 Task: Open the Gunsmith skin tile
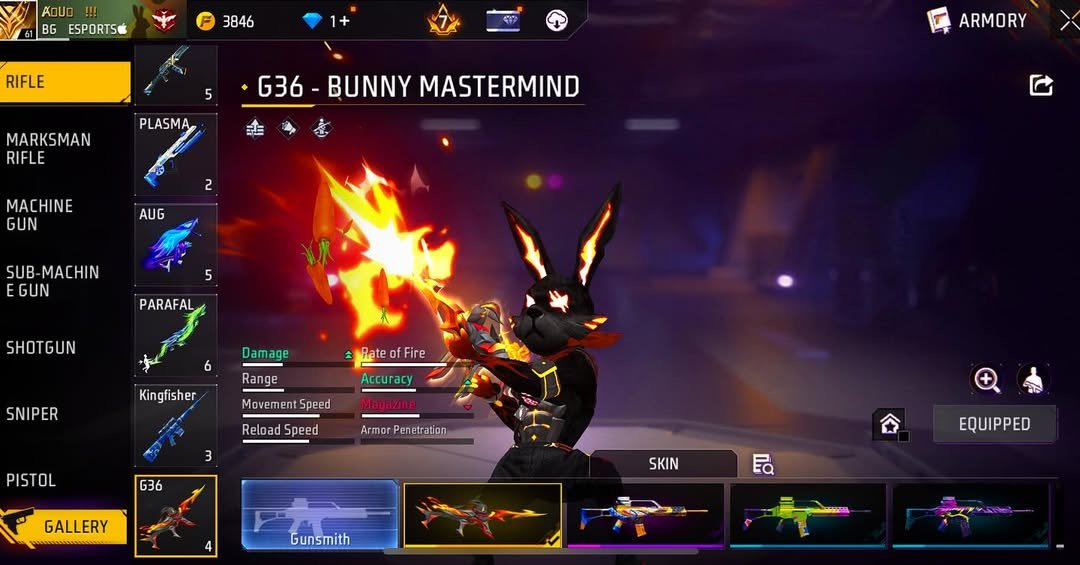320,514
